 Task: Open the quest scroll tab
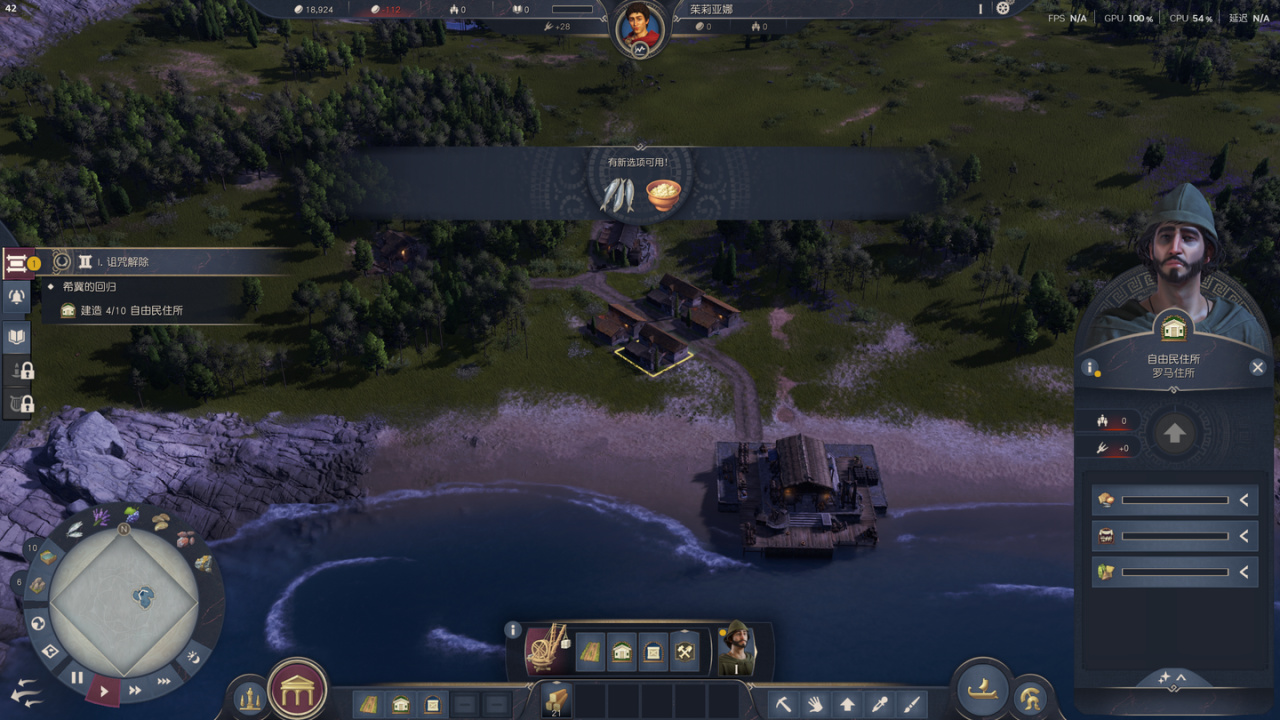click(x=17, y=264)
